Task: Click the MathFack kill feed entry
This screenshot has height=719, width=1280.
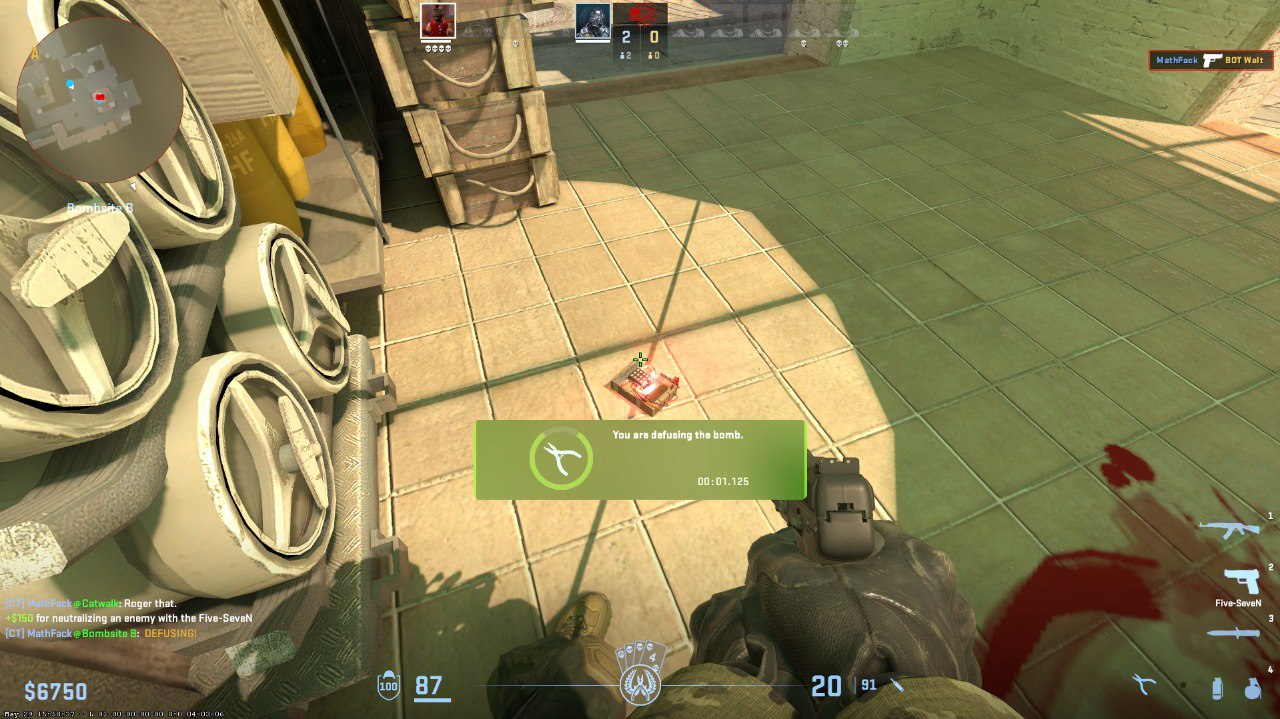Action: click(1210, 60)
